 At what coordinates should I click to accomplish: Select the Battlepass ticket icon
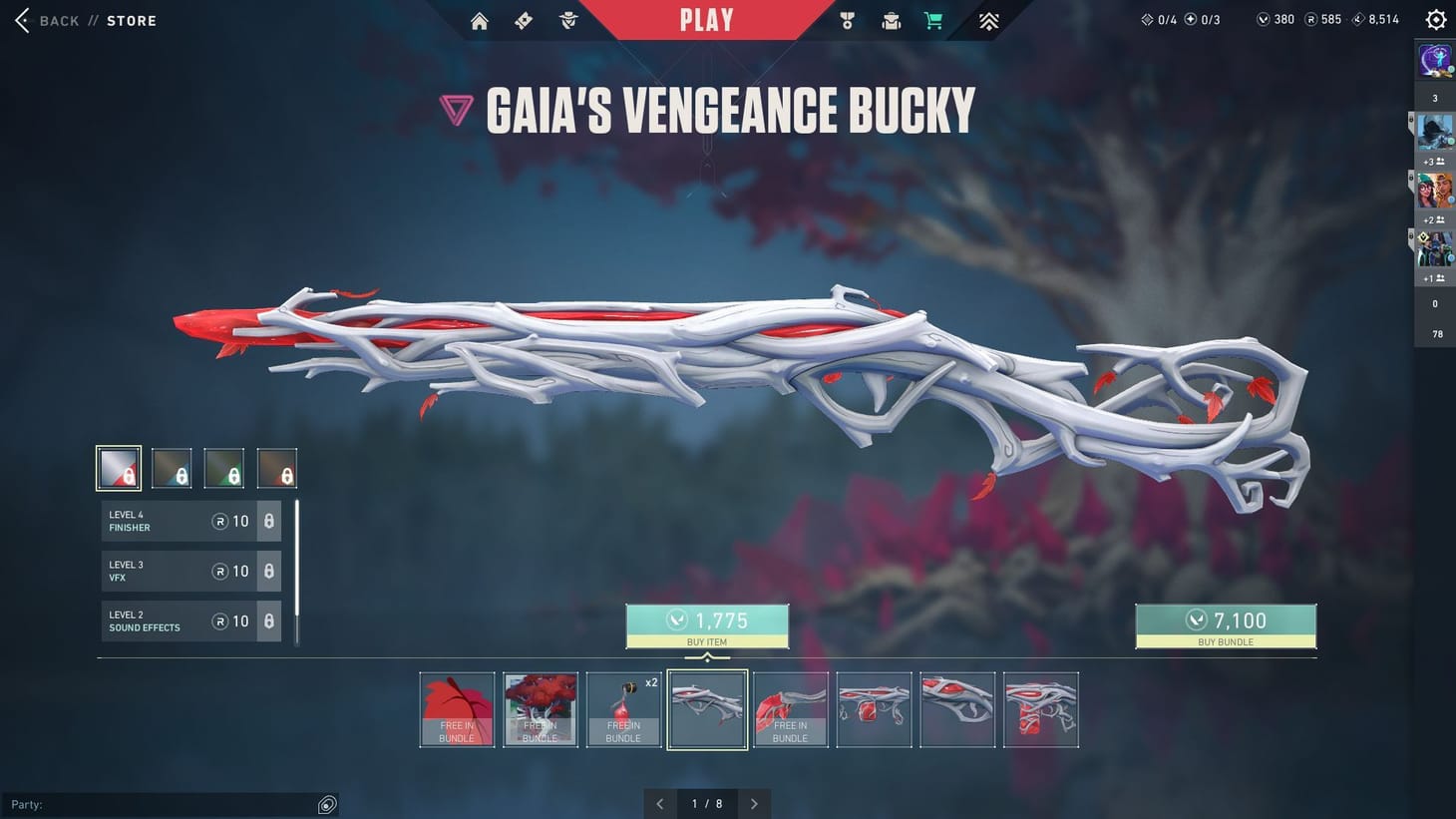[523, 20]
